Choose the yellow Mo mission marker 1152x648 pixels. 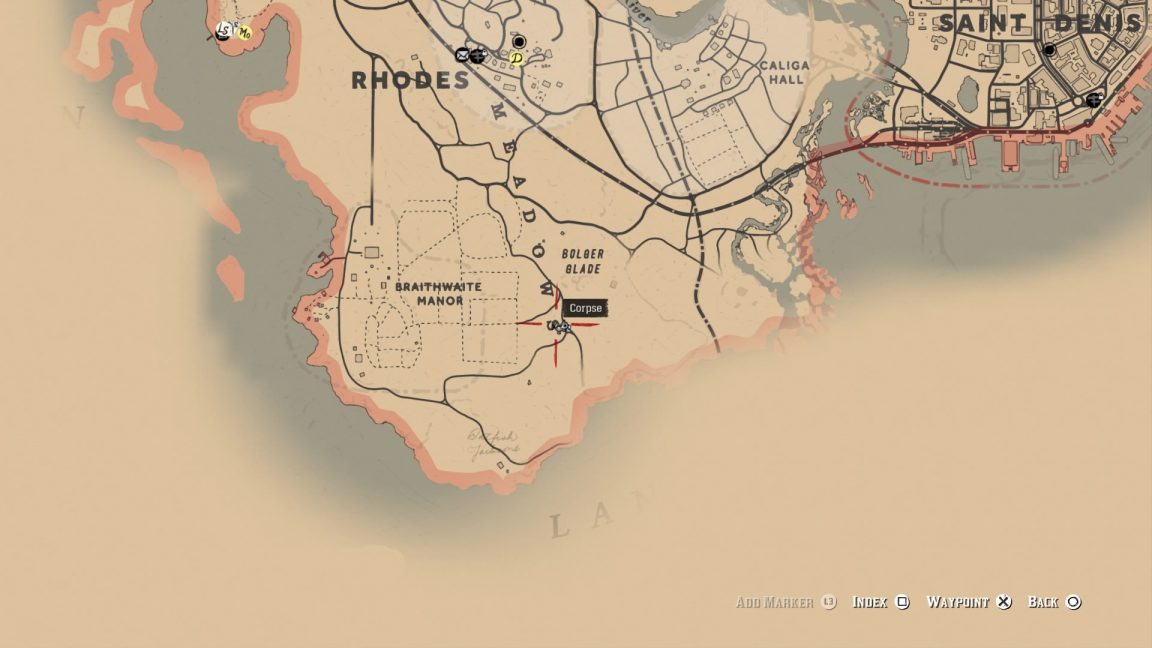point(243,33)
